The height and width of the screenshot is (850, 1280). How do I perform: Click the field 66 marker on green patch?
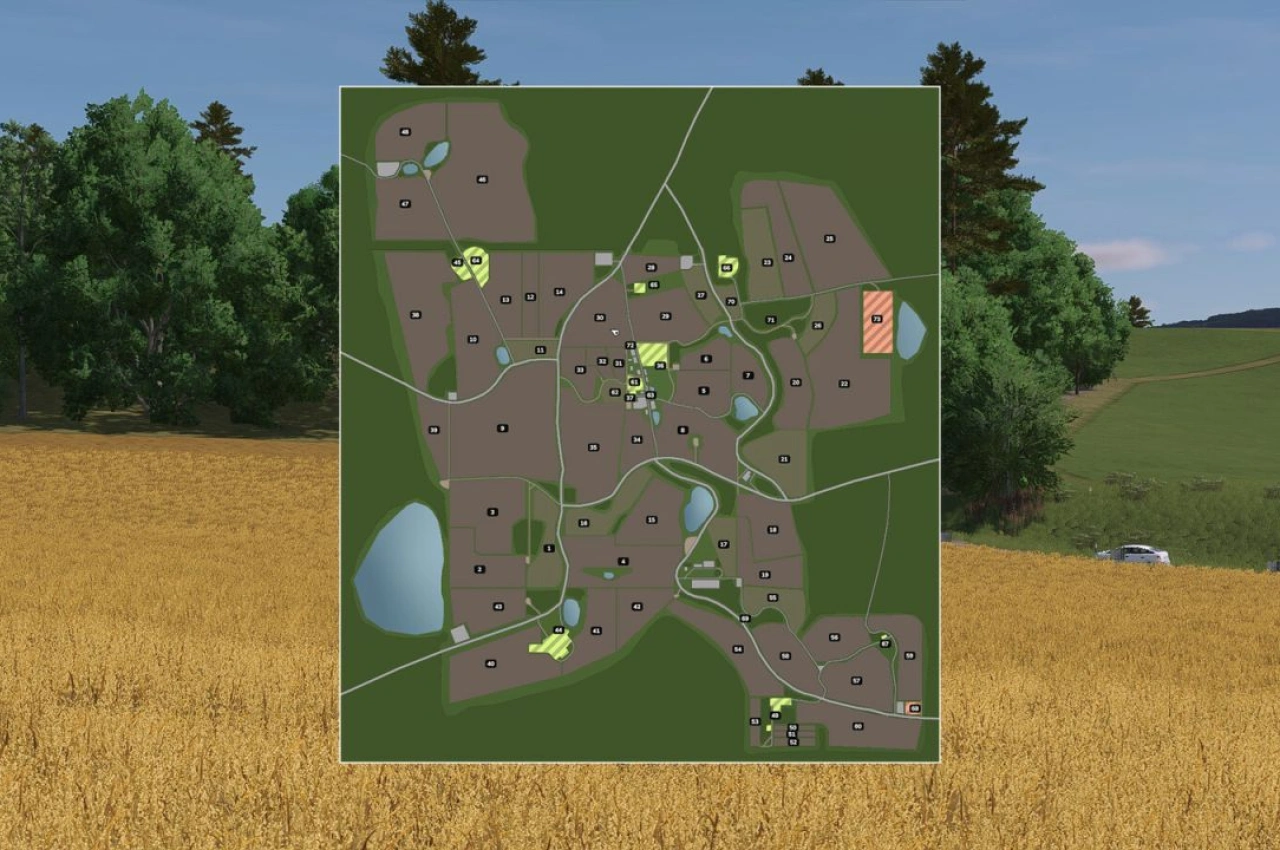(x=726, y=267)
